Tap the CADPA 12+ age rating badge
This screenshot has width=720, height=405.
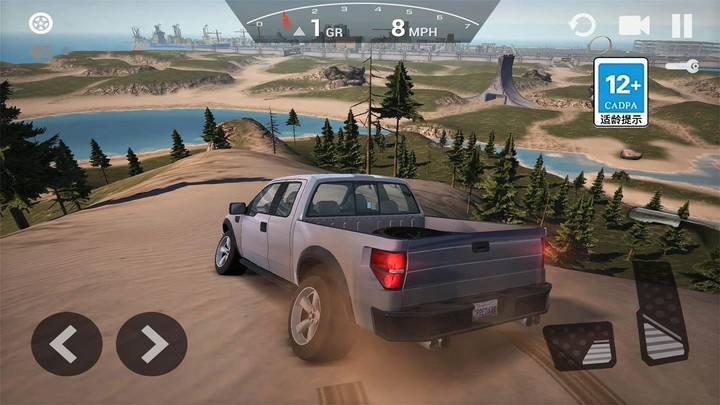(621, 92)
